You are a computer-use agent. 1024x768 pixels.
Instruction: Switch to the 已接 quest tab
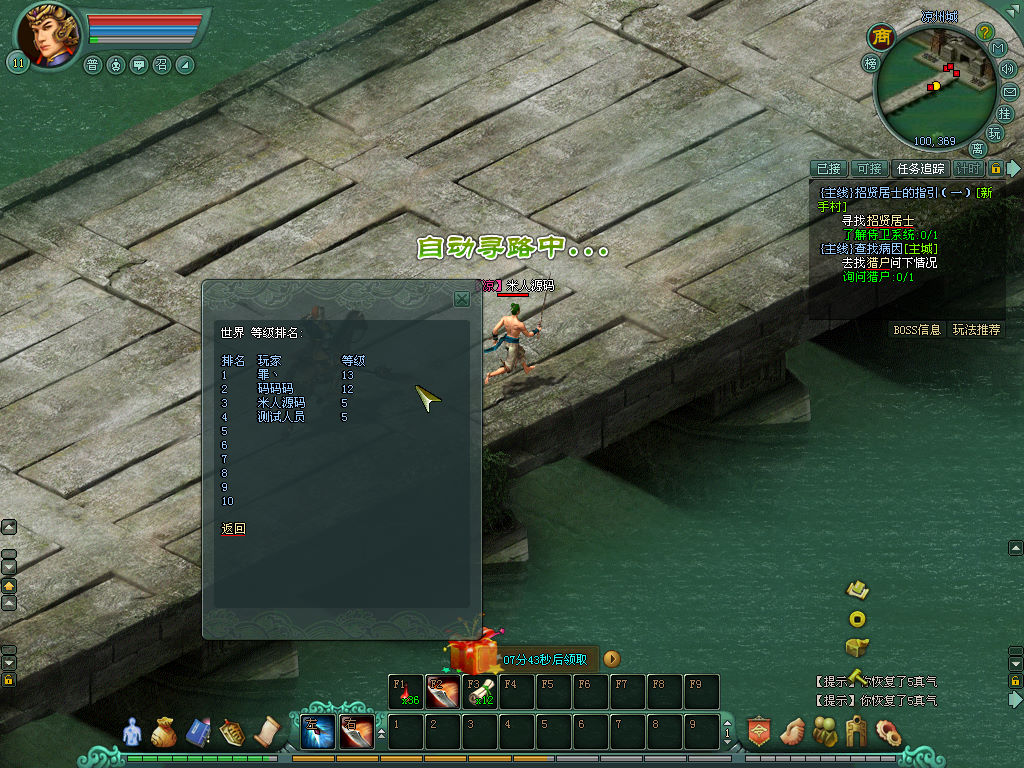click(828, 169)
